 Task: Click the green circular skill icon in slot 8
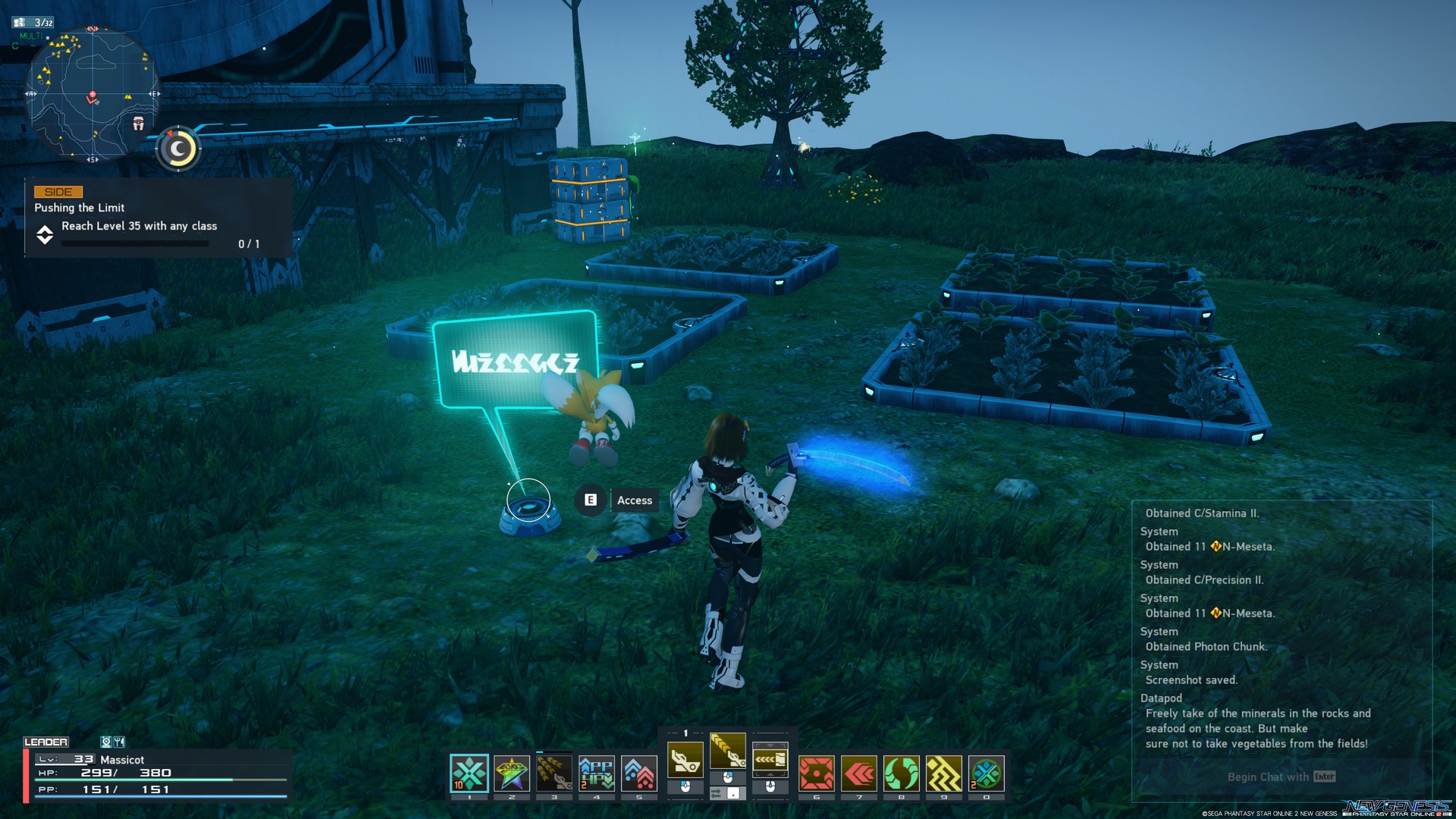(901, 773)
